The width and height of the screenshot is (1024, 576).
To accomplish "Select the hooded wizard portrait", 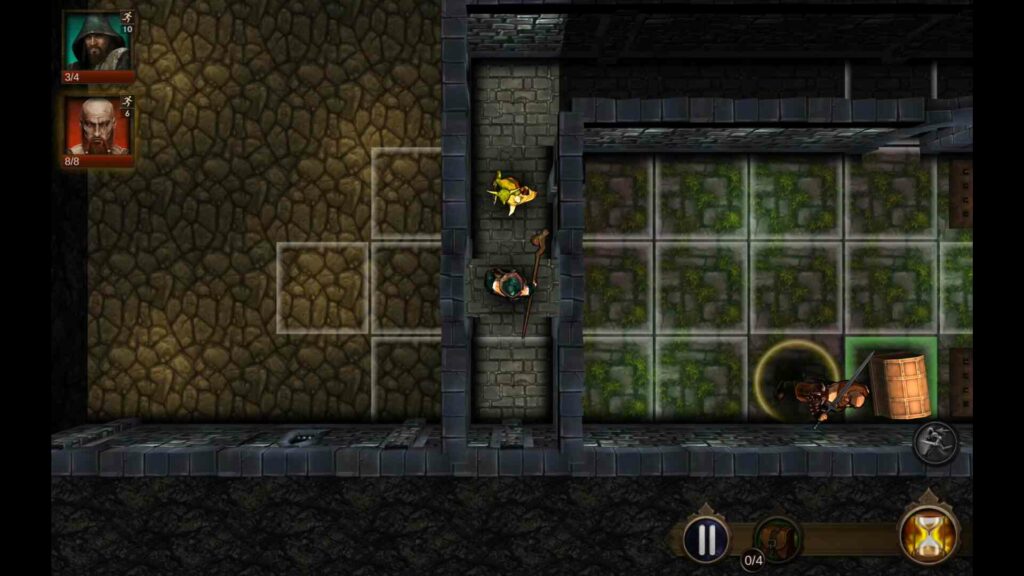I will point(98,42).
